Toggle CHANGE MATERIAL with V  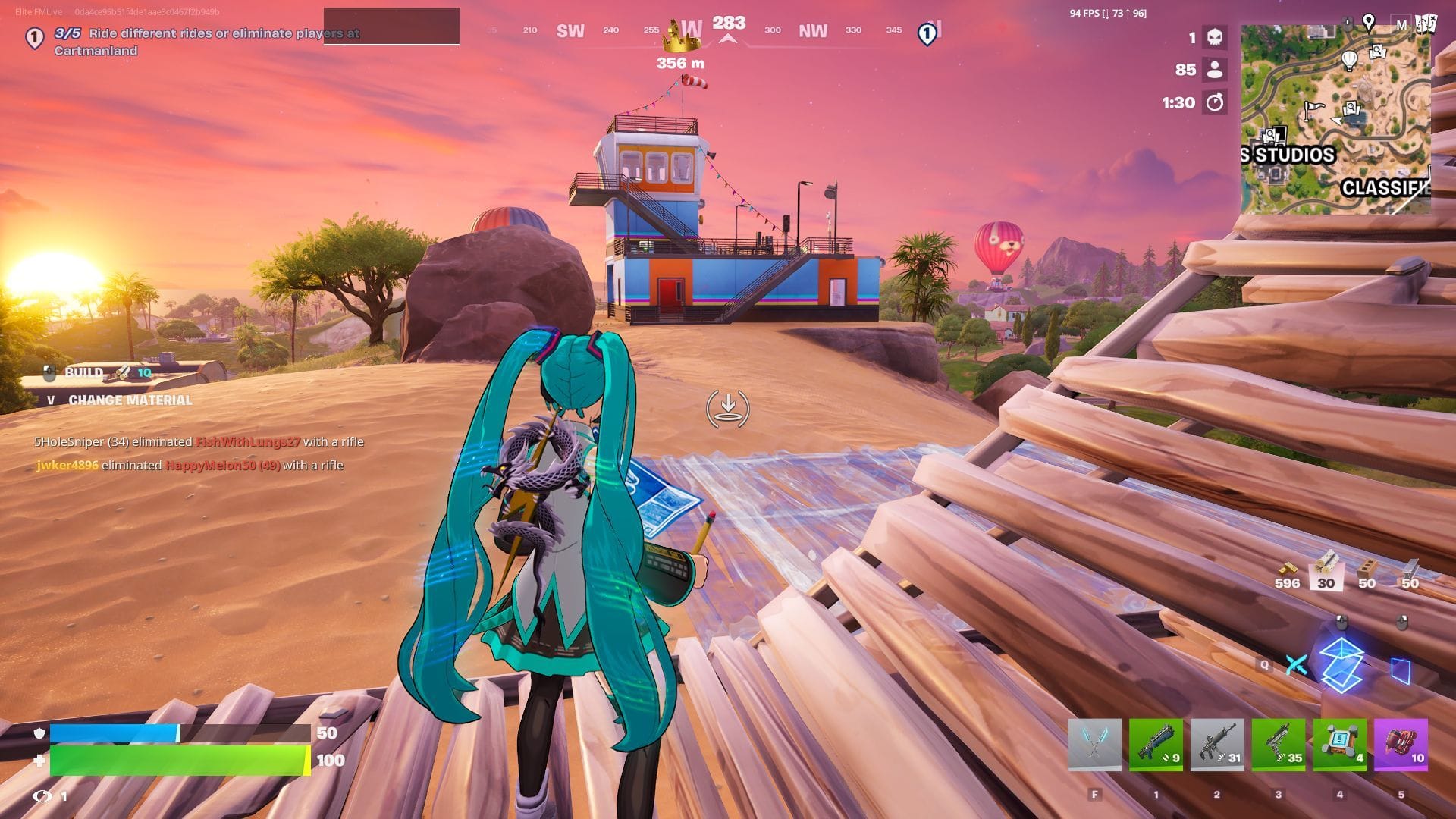[53, 400]
